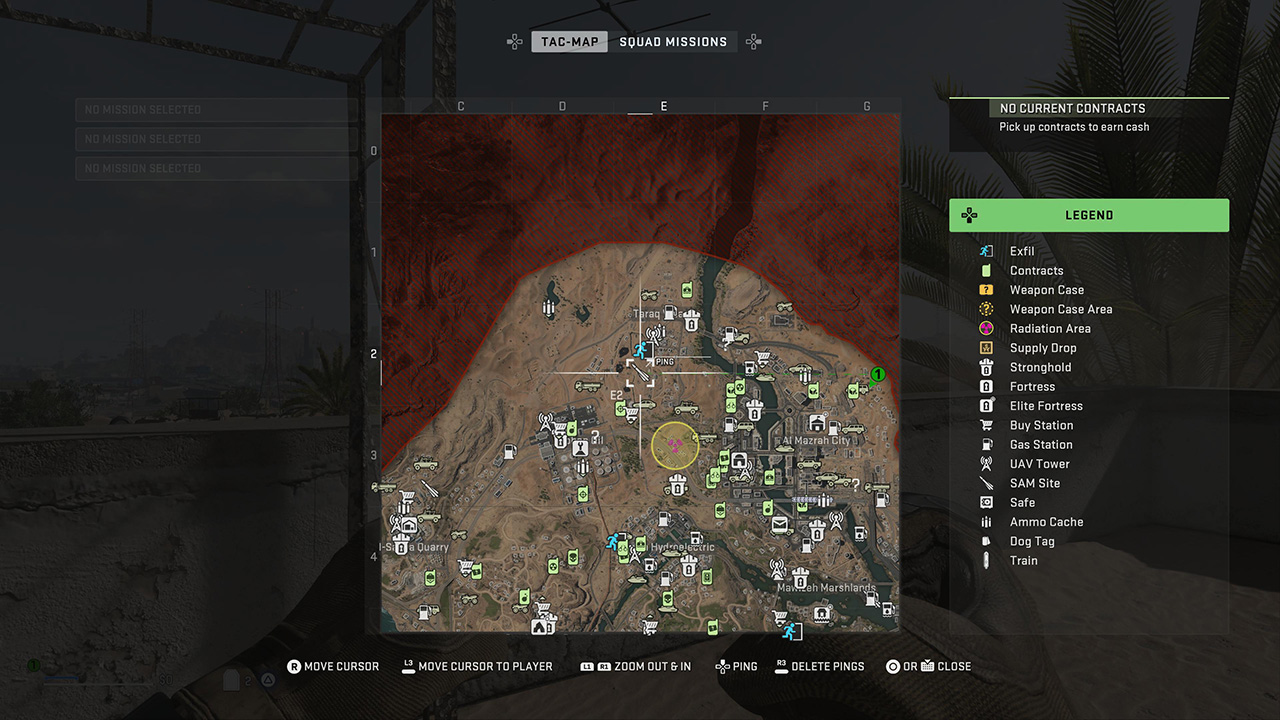Screen dimensions: 1280x720
Task: Click the yellow radiation circle on the map
Action: coord(675,445)
